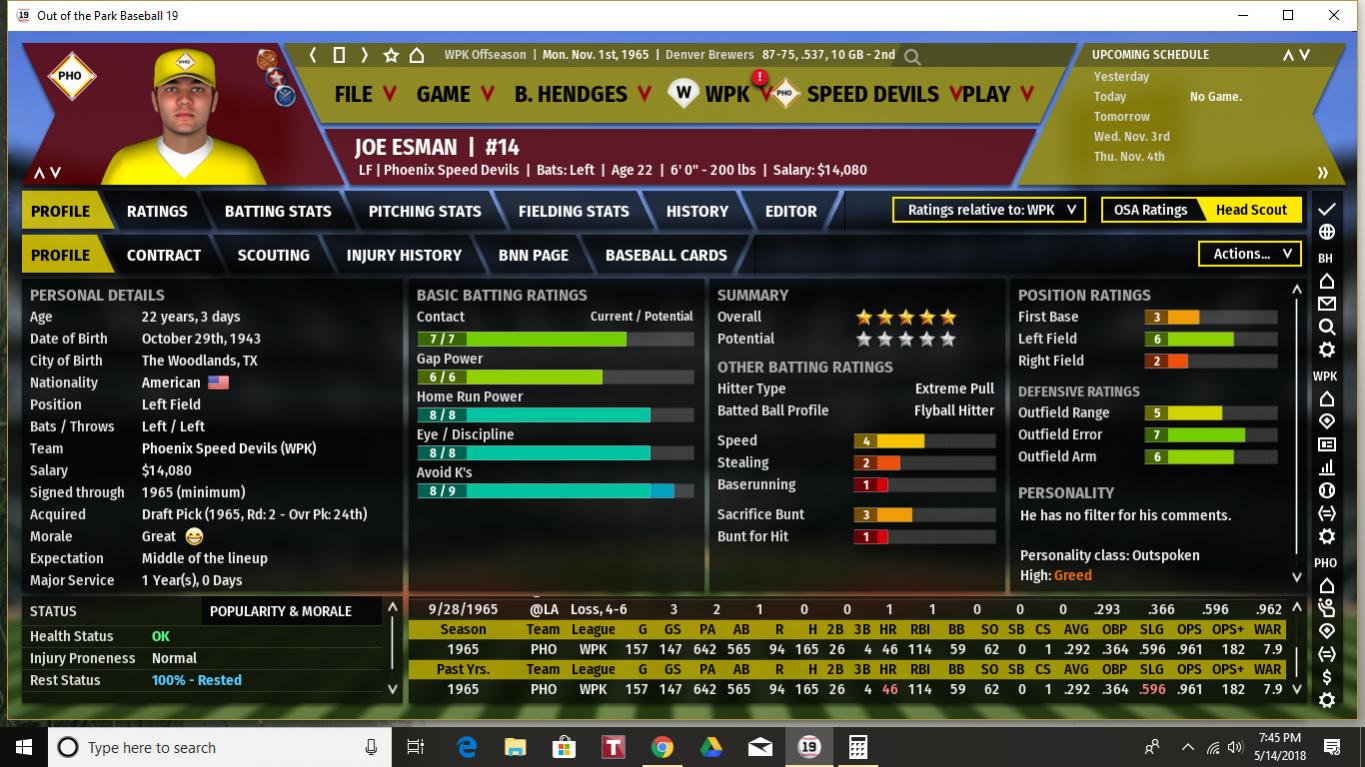Image resolution: width=1365 pixels, height=767 pixels.
Task: Open the WPK league menu
Action: point(726,94)
